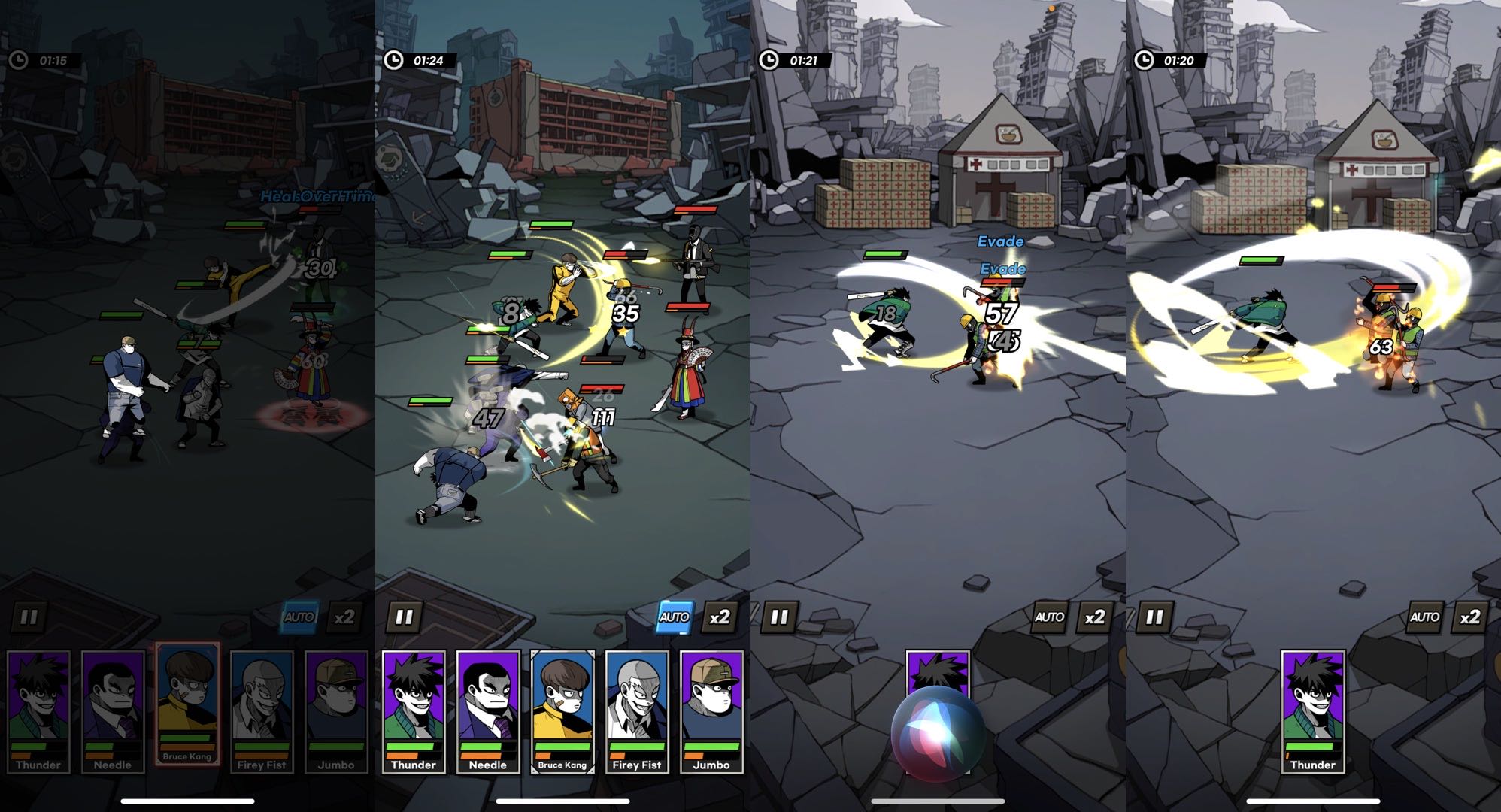Viewport: 1501px width, 812px height.
Task: Choose Needle's brightly lit hero card
Action: [488, 710]
